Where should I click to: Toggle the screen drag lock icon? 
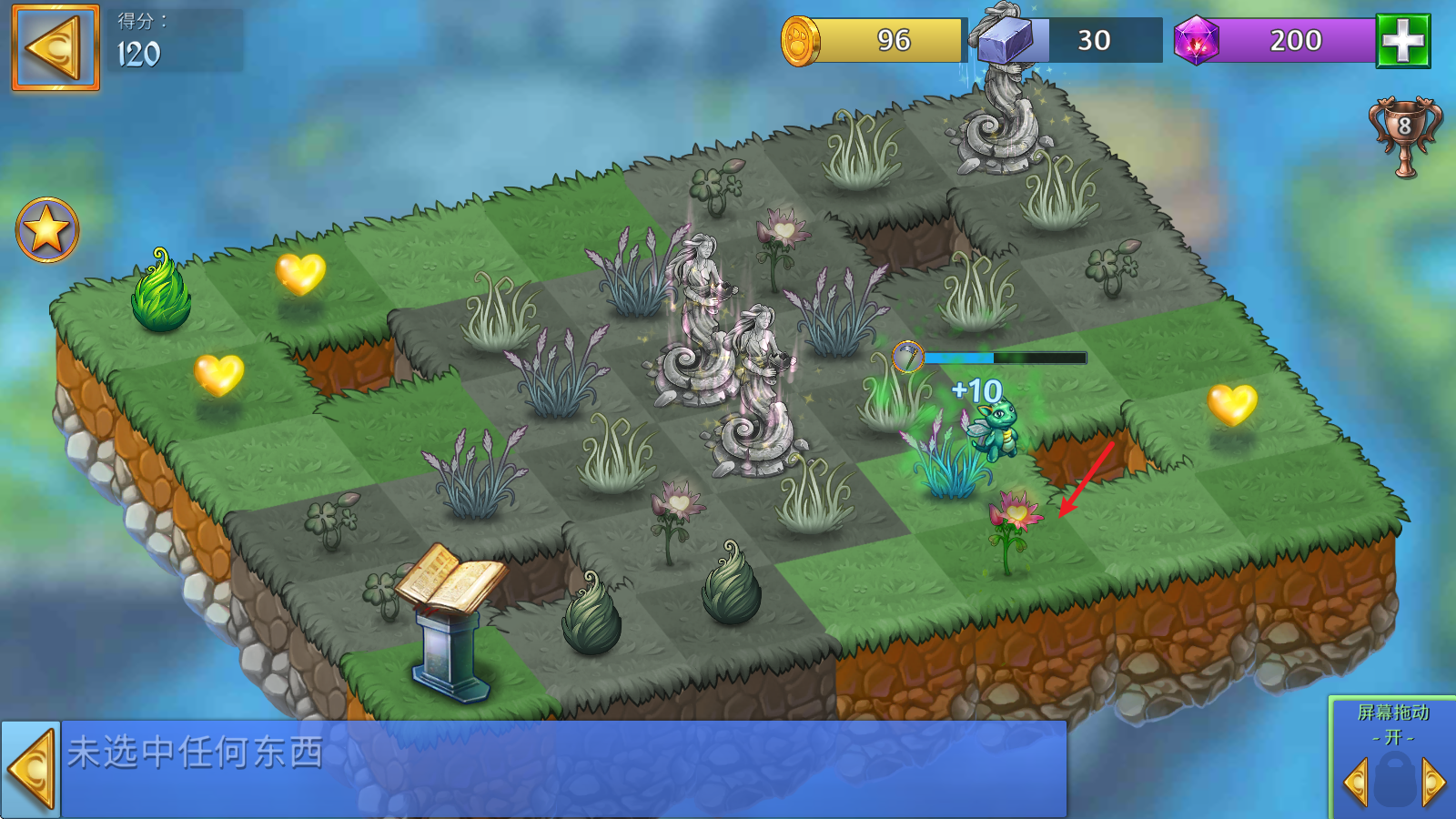[1394, 780]
